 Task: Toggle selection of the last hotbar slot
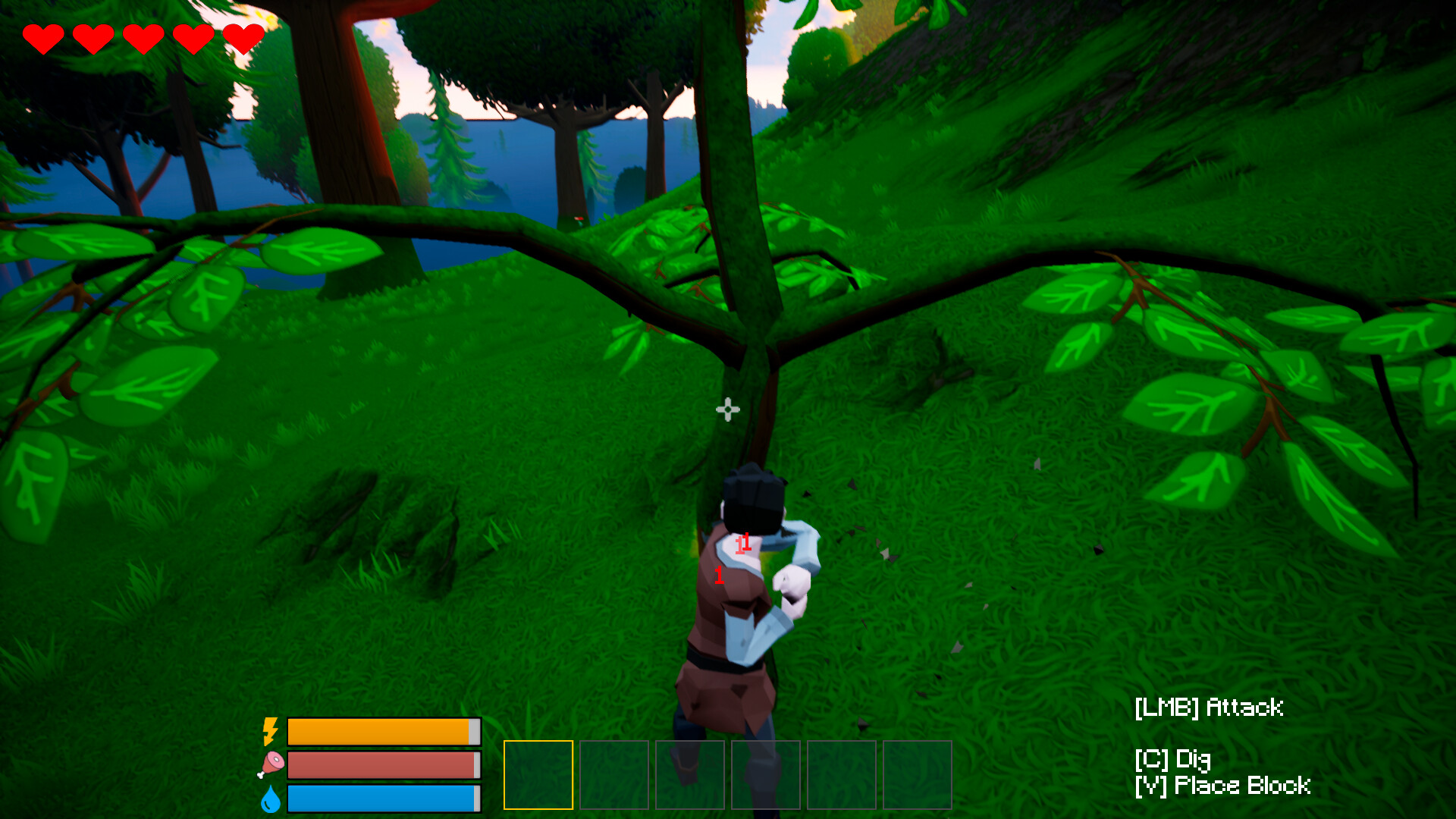(x=919, y=775)
